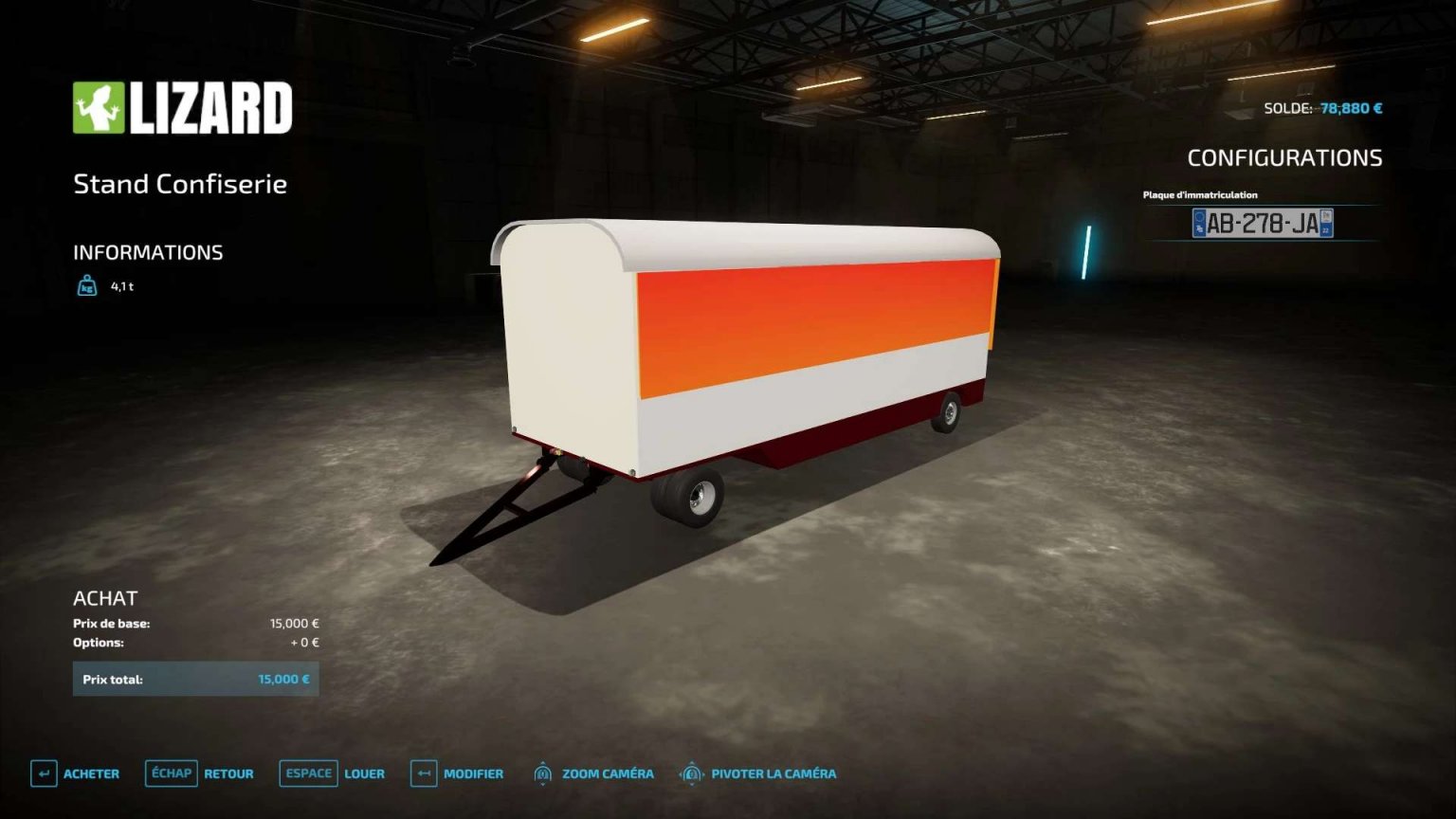This screenshot has height=819, width=1456.
Task: Open the SOLDE balance display
Action: click(1325, 107)
